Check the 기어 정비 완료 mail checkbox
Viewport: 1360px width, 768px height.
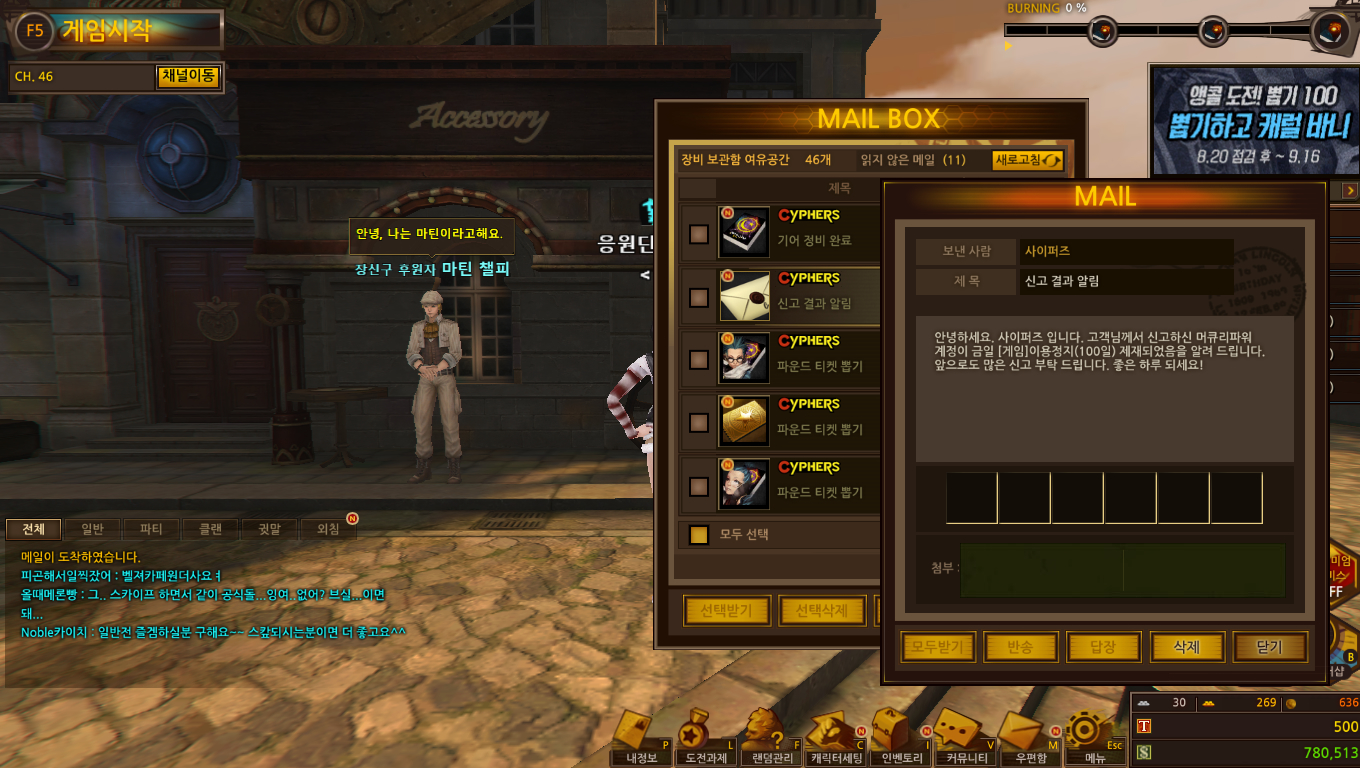(x=699, y=234)
